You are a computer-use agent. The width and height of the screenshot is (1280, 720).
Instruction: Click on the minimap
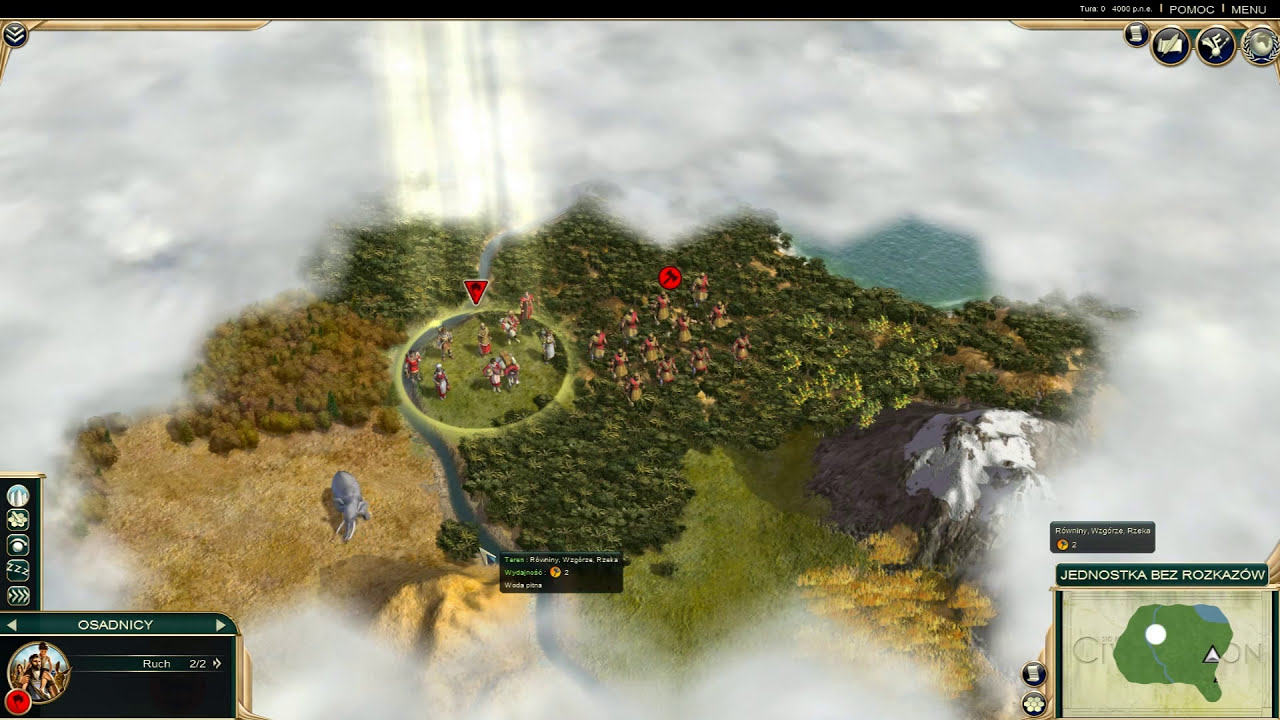click(x=1165, y=650)
